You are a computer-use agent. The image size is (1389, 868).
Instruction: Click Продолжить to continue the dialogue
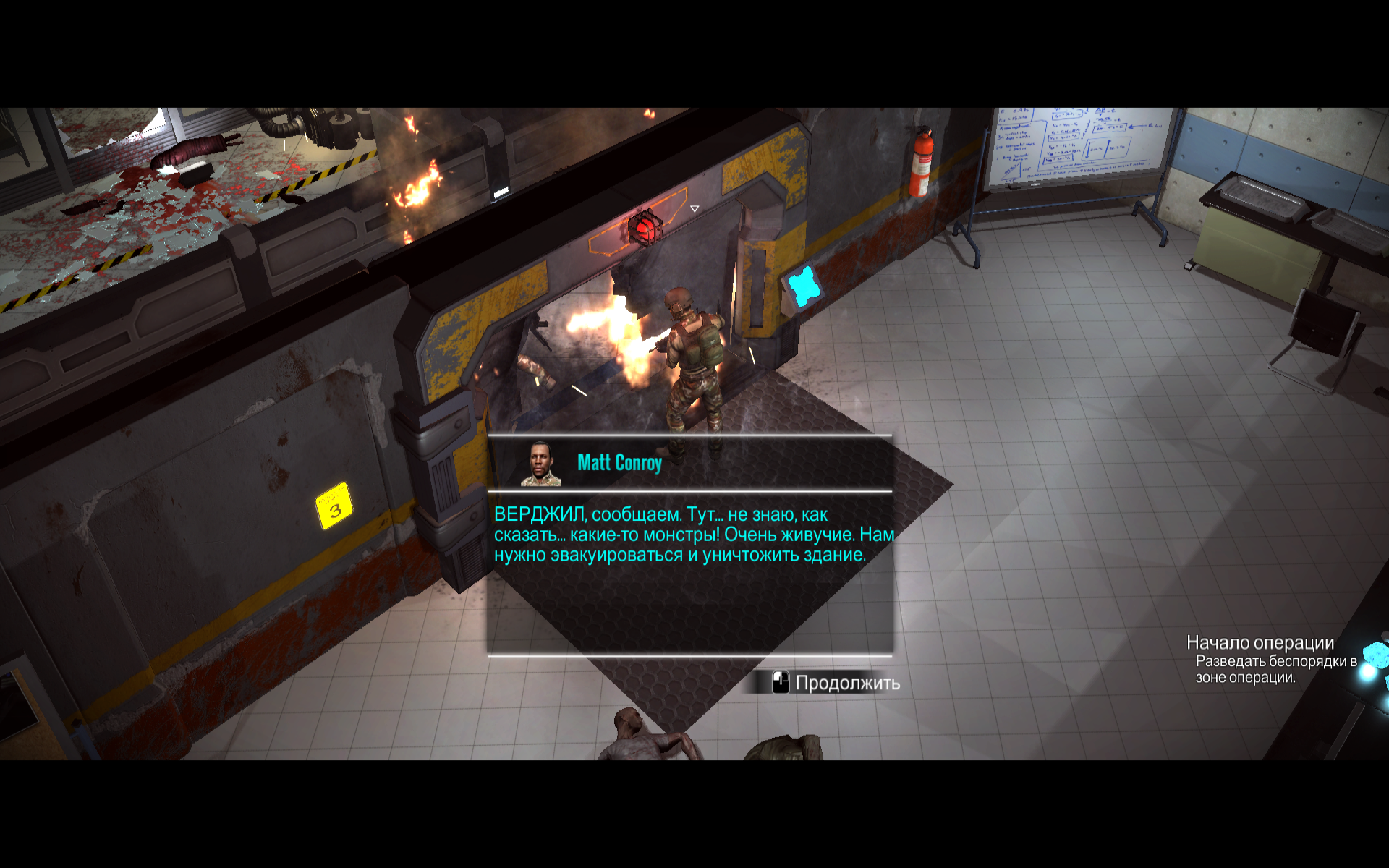837,683
